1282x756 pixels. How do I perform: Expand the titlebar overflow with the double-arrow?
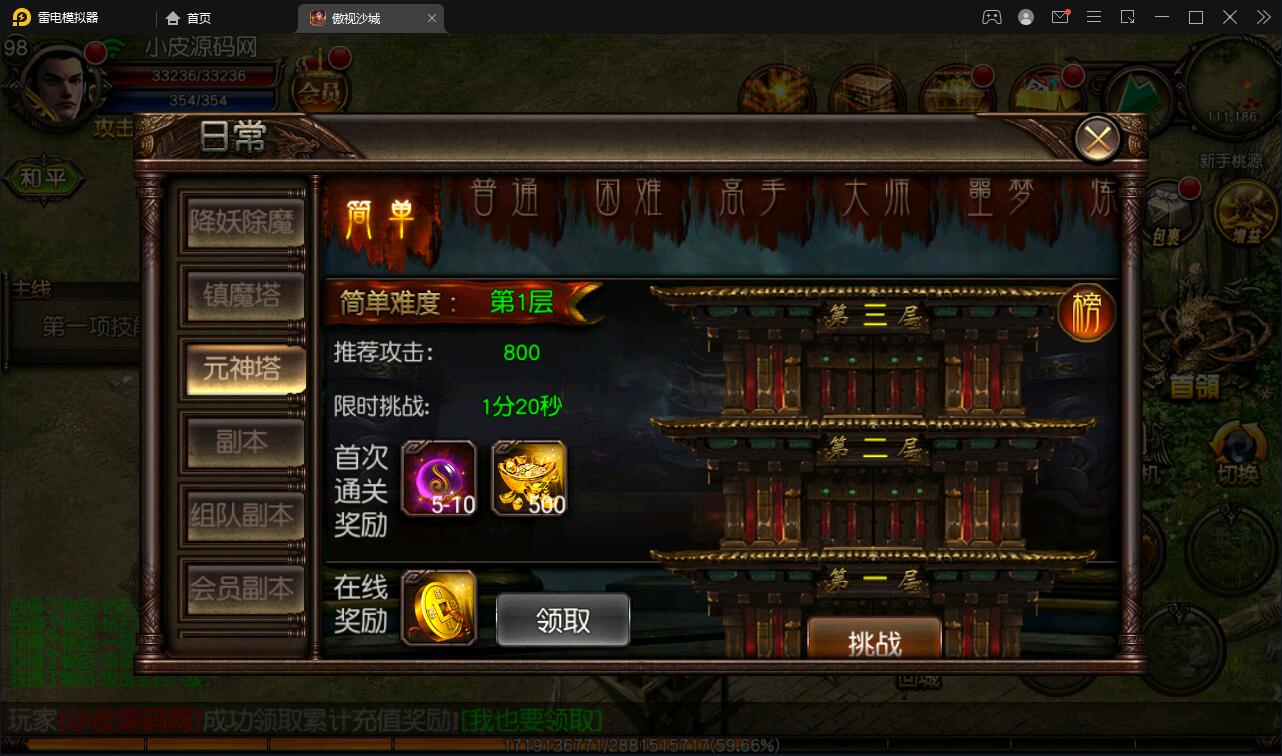(x=1262, y=17)
